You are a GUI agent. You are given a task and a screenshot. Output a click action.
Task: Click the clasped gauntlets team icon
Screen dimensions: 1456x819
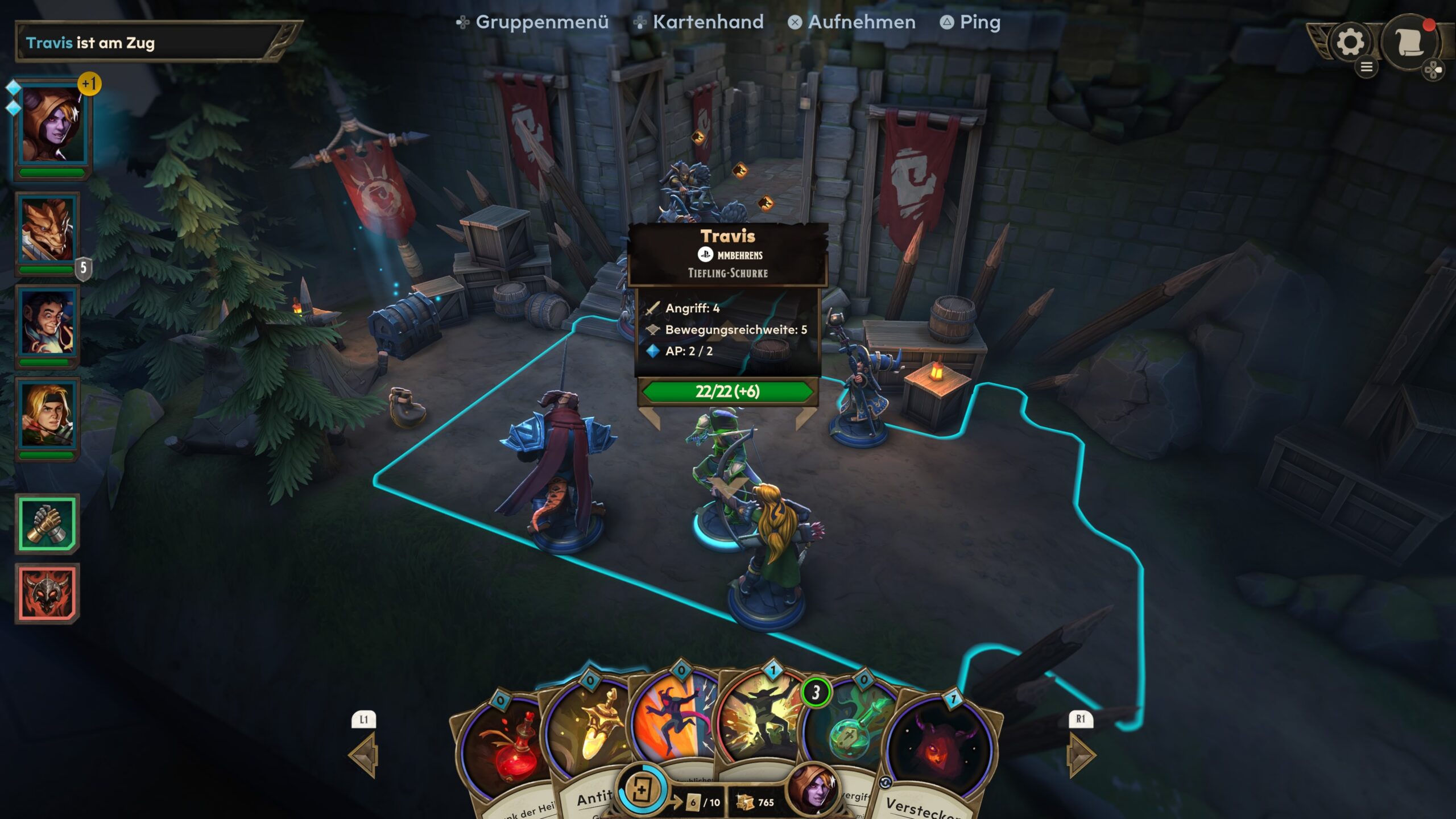tap(48, 523)
